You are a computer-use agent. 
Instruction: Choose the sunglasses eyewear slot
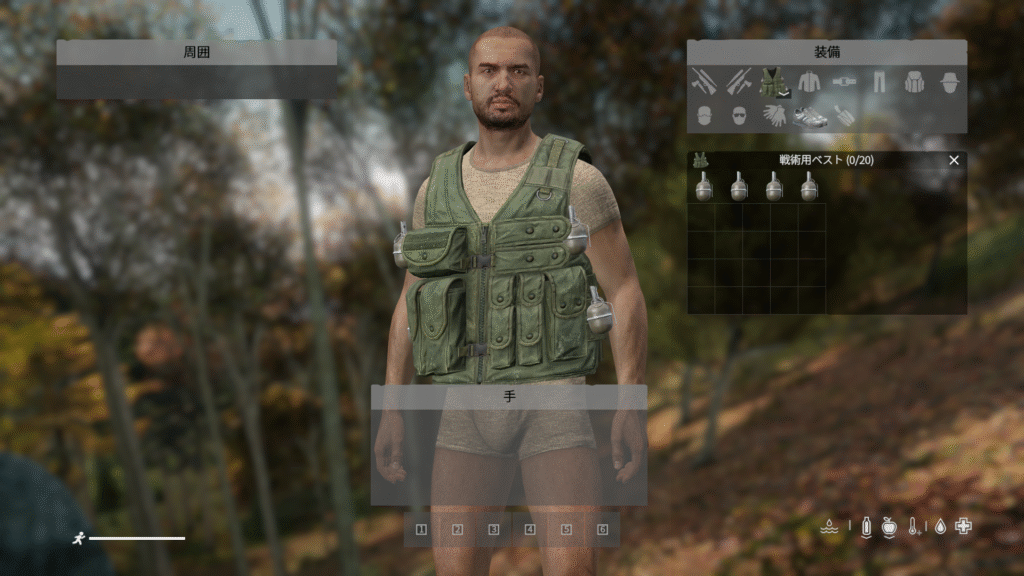738,116
